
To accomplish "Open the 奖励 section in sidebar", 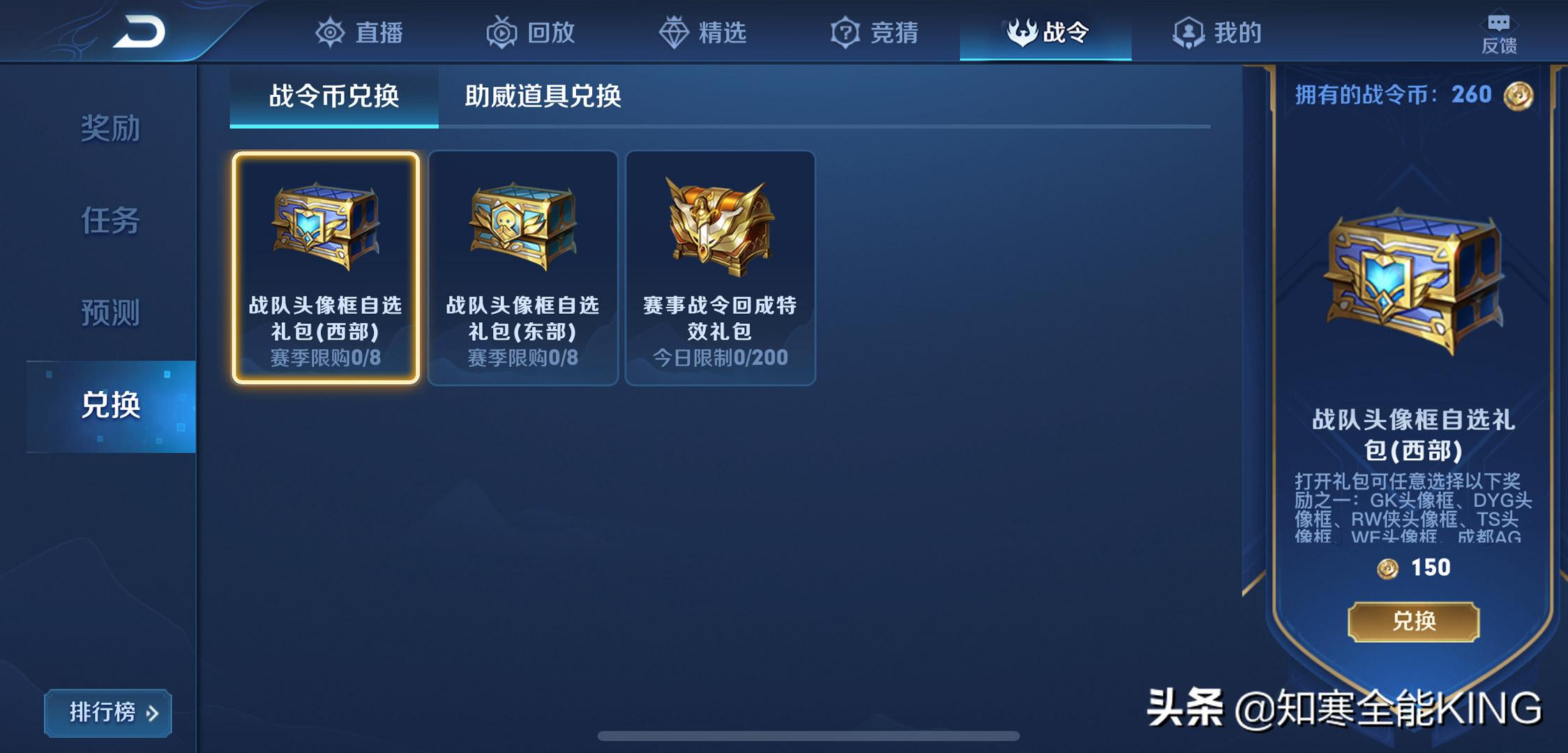I will tap(112, 129).
